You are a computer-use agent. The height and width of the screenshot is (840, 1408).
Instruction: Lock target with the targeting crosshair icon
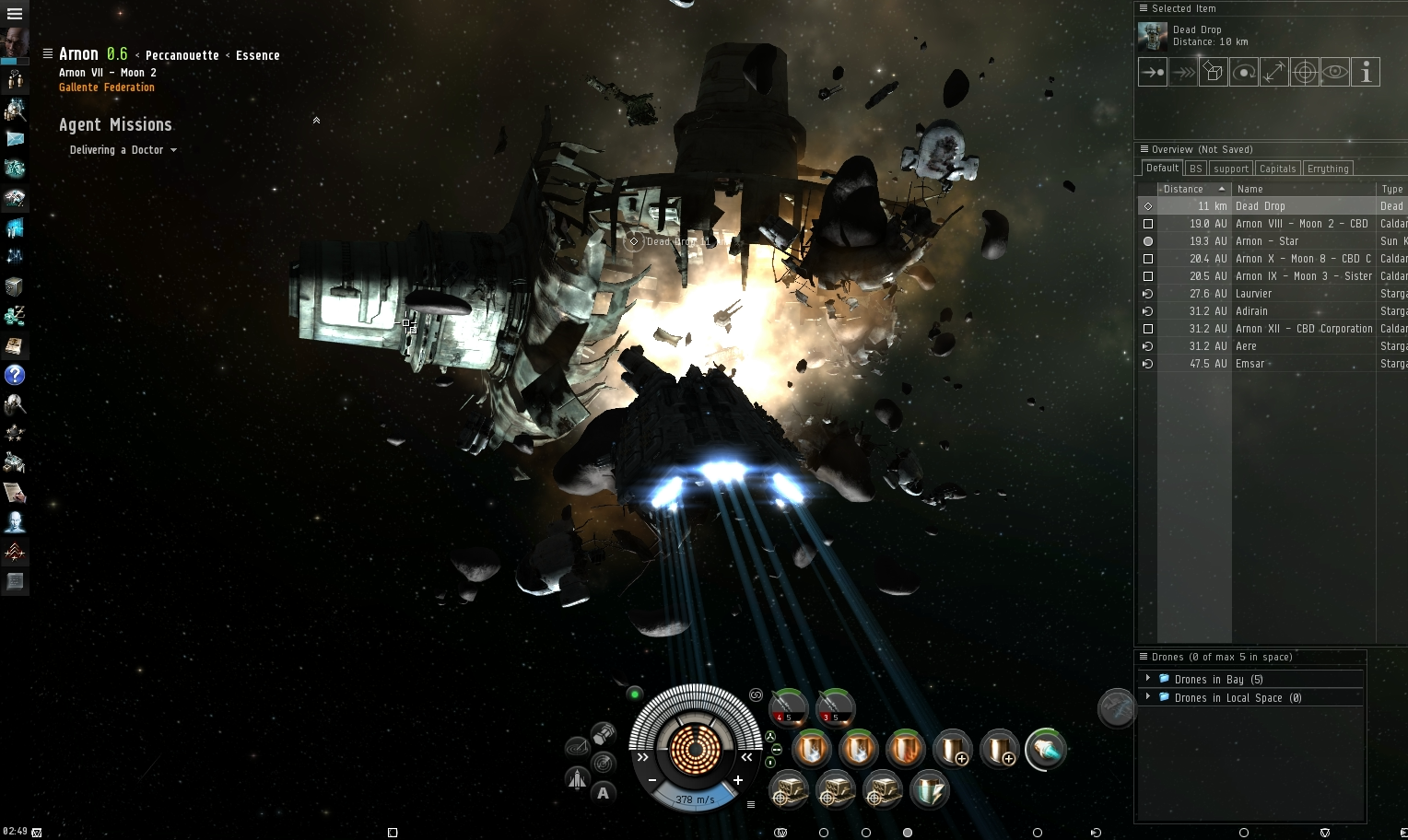tap(1305, 71)
